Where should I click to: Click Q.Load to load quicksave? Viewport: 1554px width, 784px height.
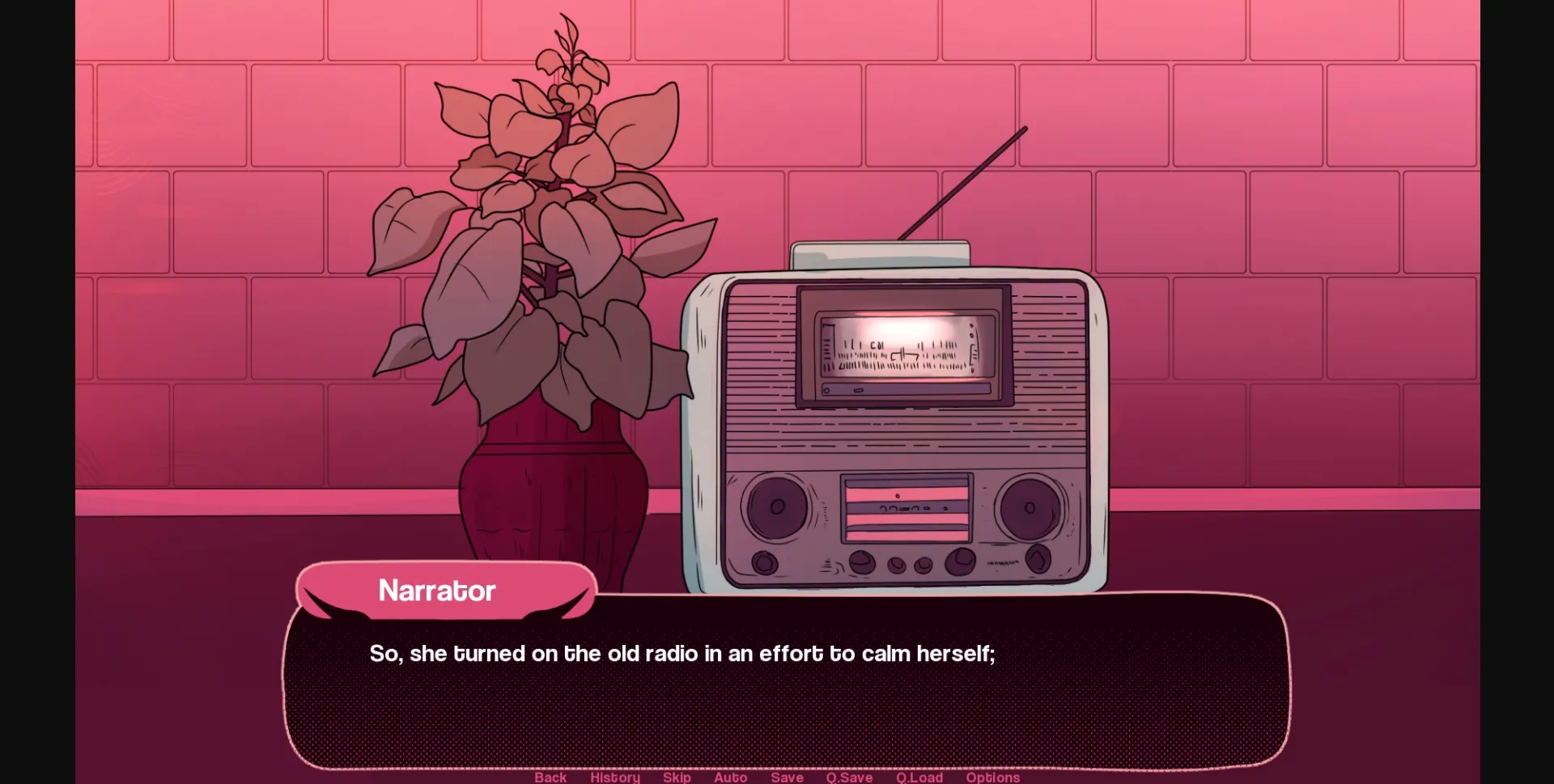coord(920,778)
